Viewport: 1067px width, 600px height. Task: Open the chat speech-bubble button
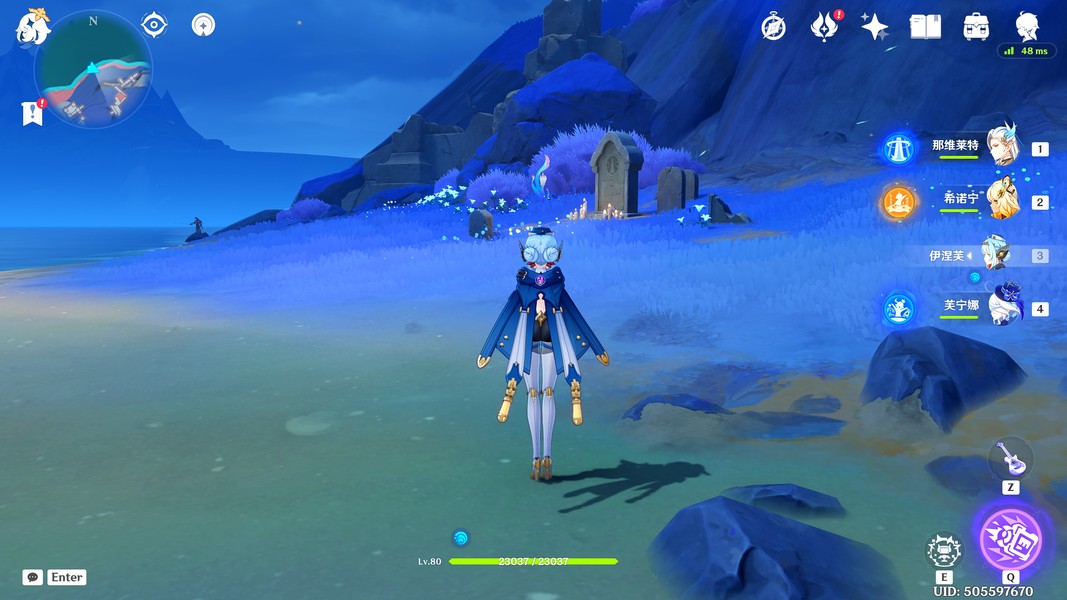coord(32,577)
